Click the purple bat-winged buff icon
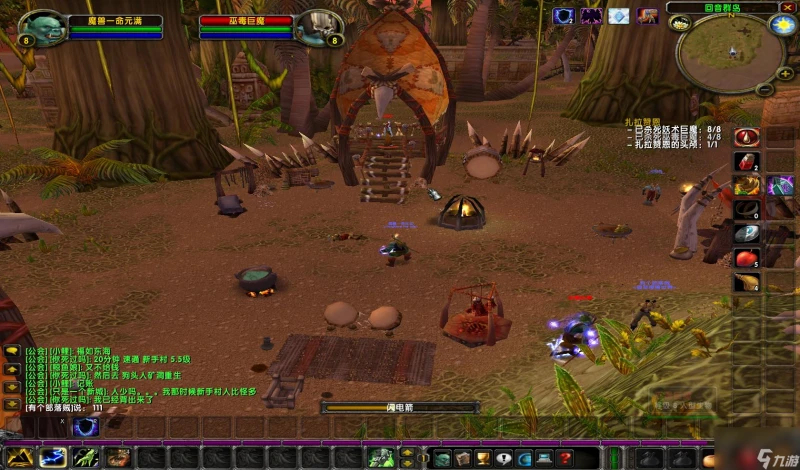 pos(592,16)
